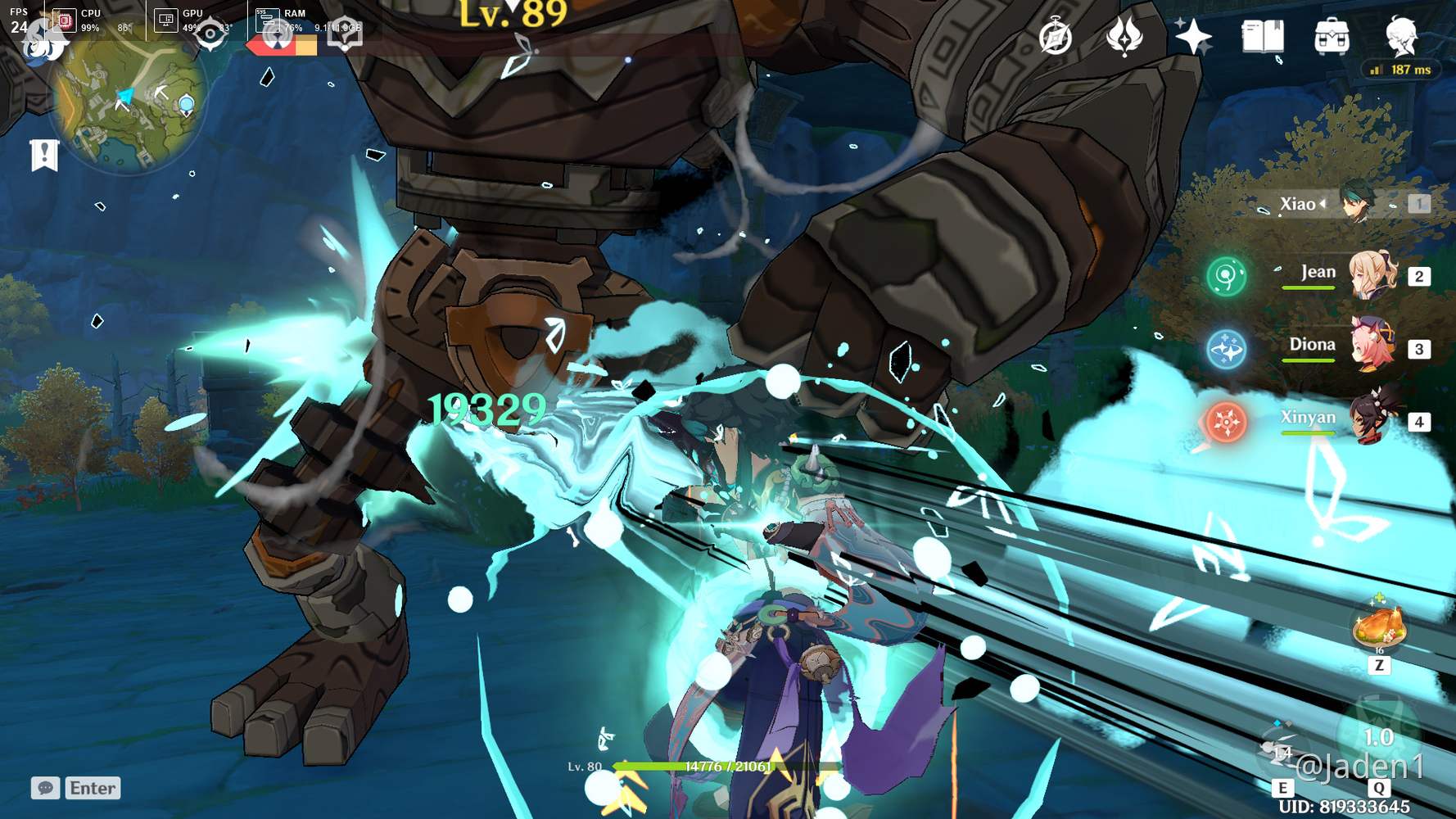
Task: Open the Adventurer Handbook book icon
Action: pos(1262,37)
